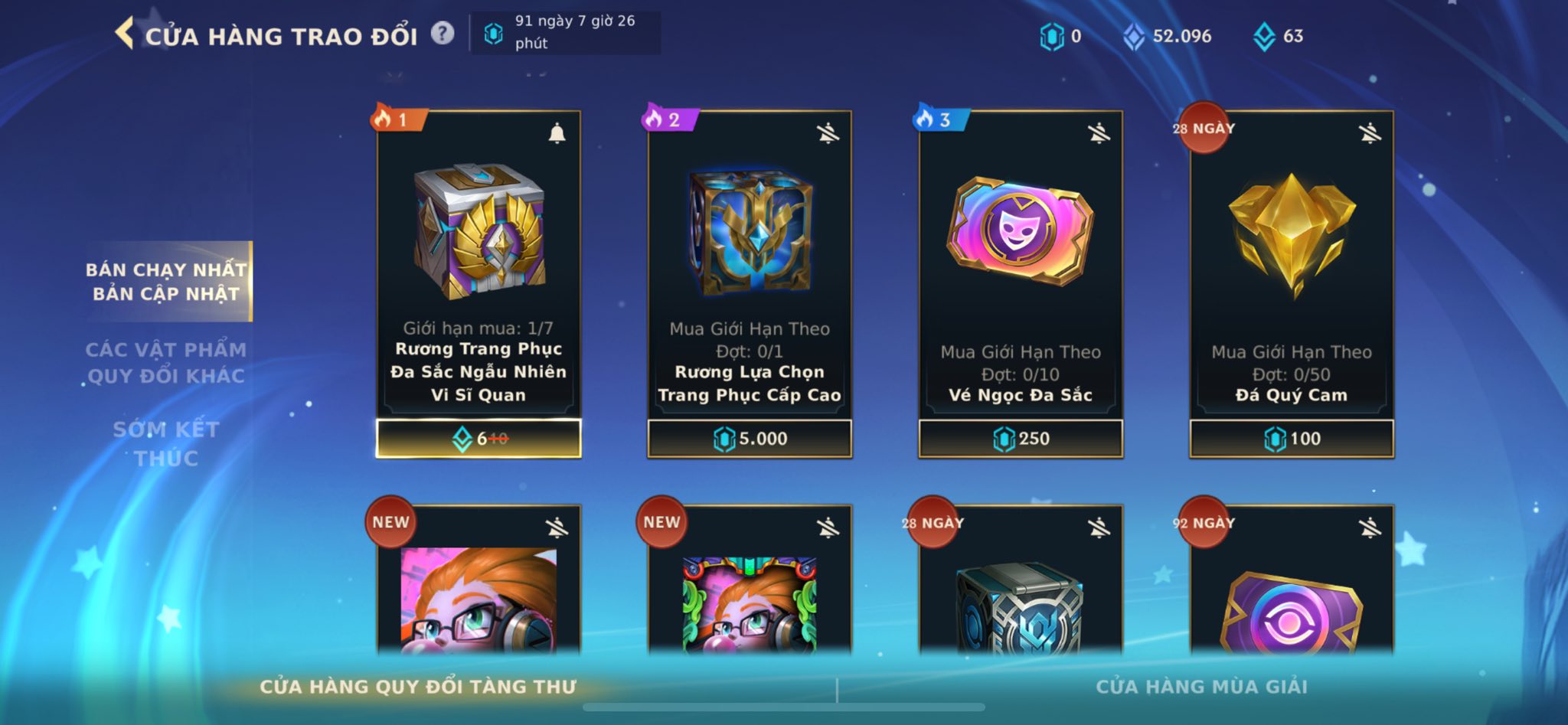Switch to Cửa Hàng Mùa Giải shop

point(1201,687)
